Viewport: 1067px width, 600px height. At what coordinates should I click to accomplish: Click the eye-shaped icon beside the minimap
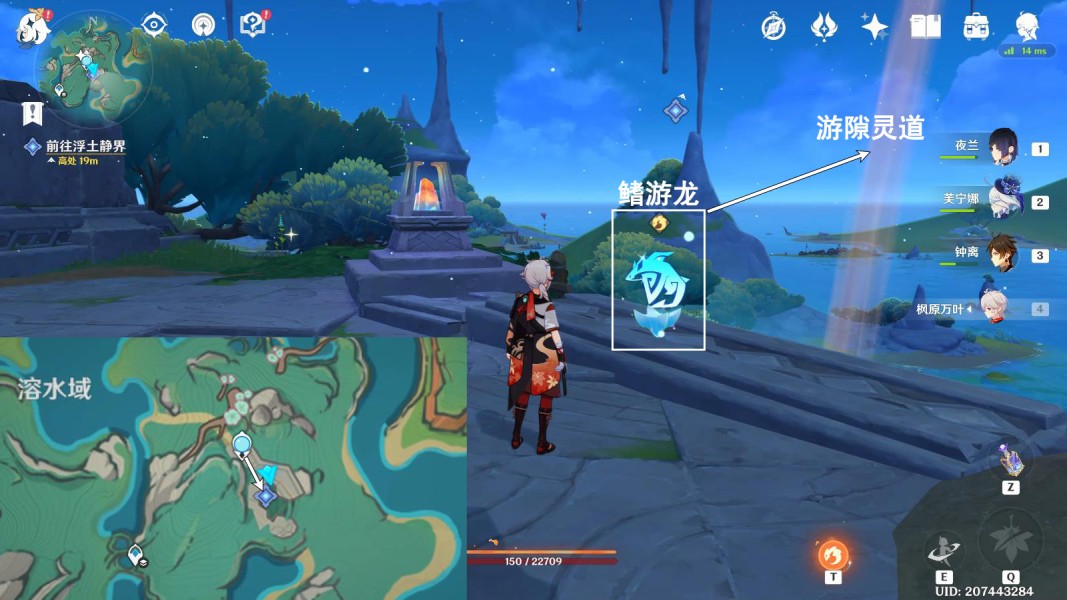pyautogui.click(x=154, y=25)
